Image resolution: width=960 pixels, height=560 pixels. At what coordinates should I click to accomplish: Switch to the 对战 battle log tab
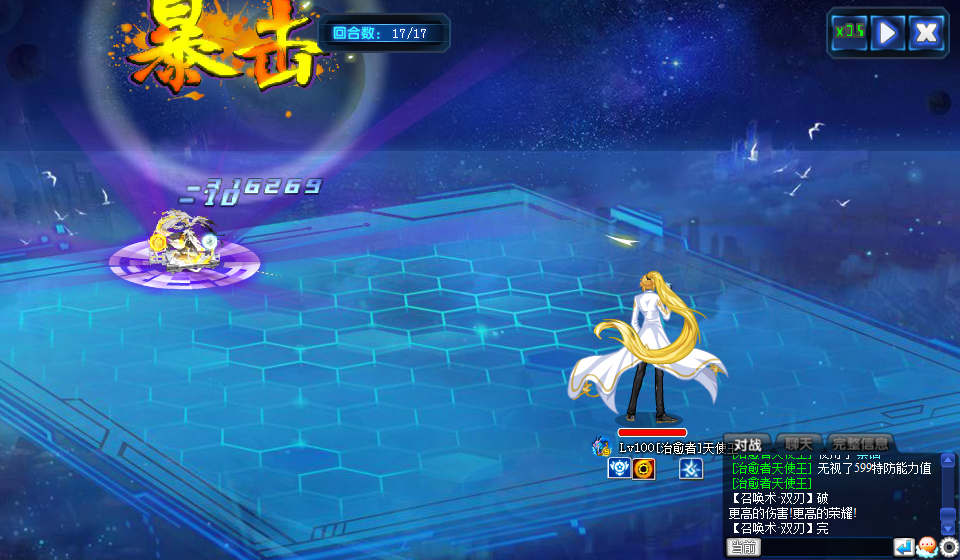(747, 444)
